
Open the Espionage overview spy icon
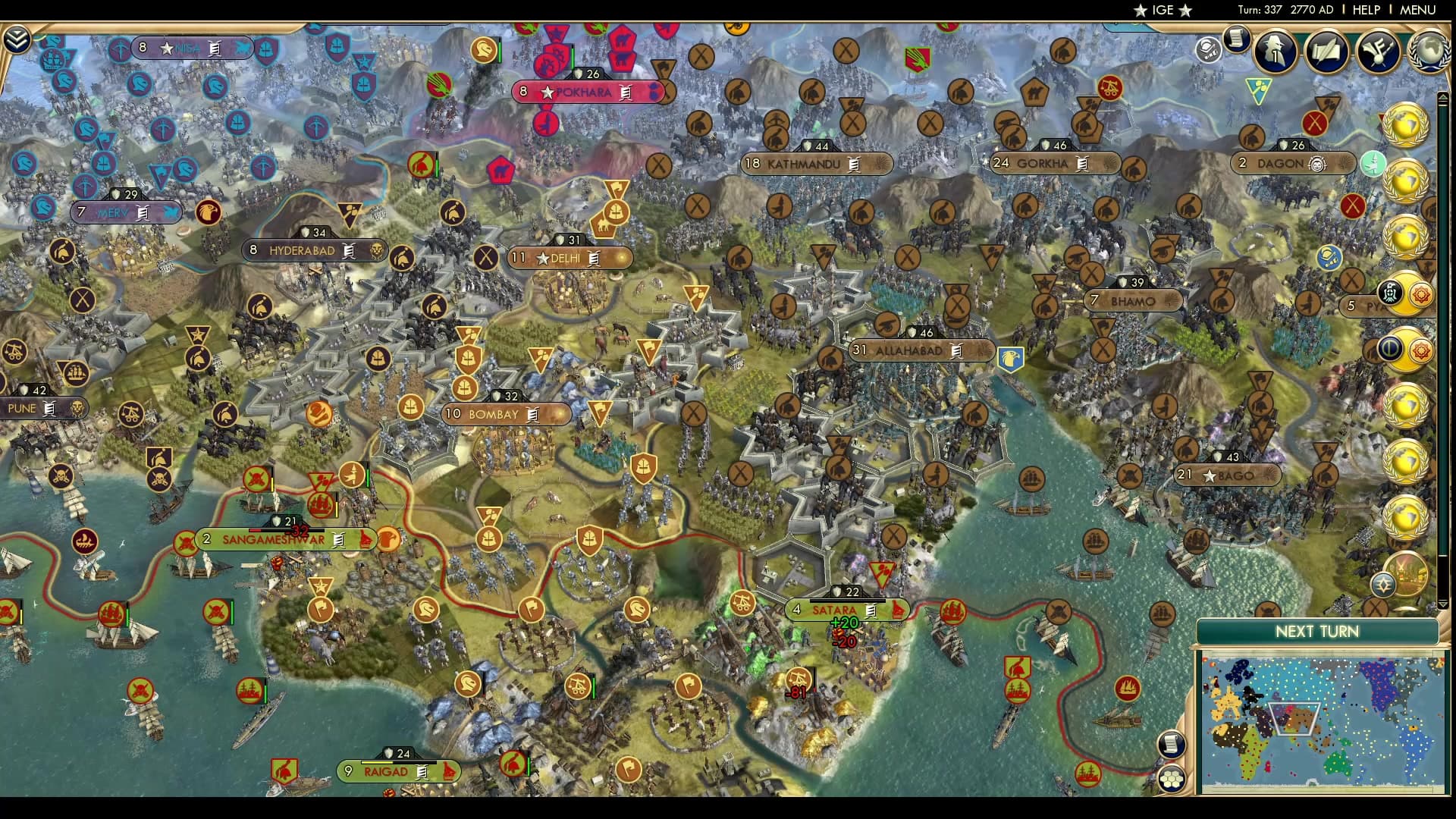(x=1275, y=51)
